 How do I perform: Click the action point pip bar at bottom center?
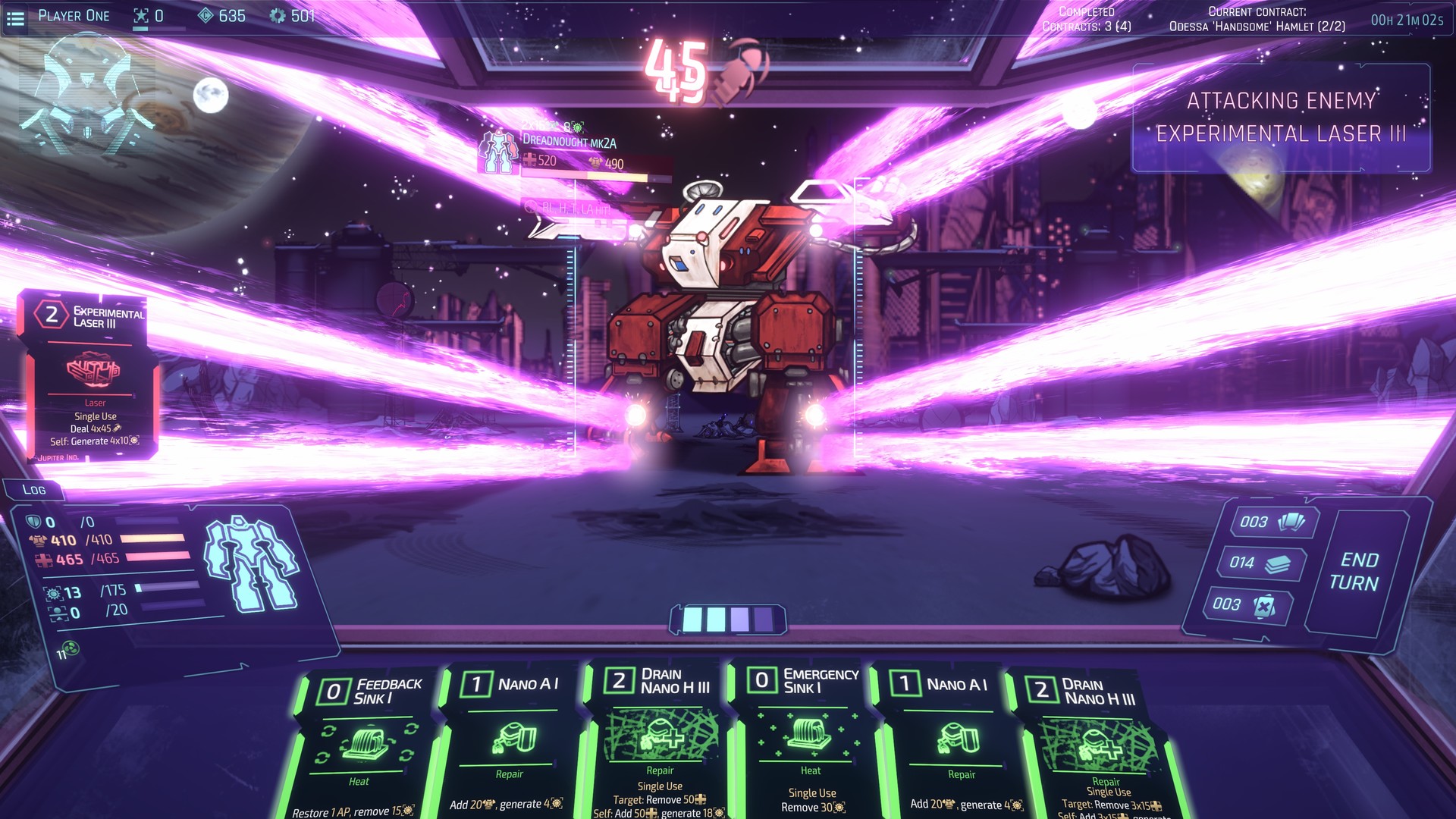pyautogui.click(x=728, y=619)
